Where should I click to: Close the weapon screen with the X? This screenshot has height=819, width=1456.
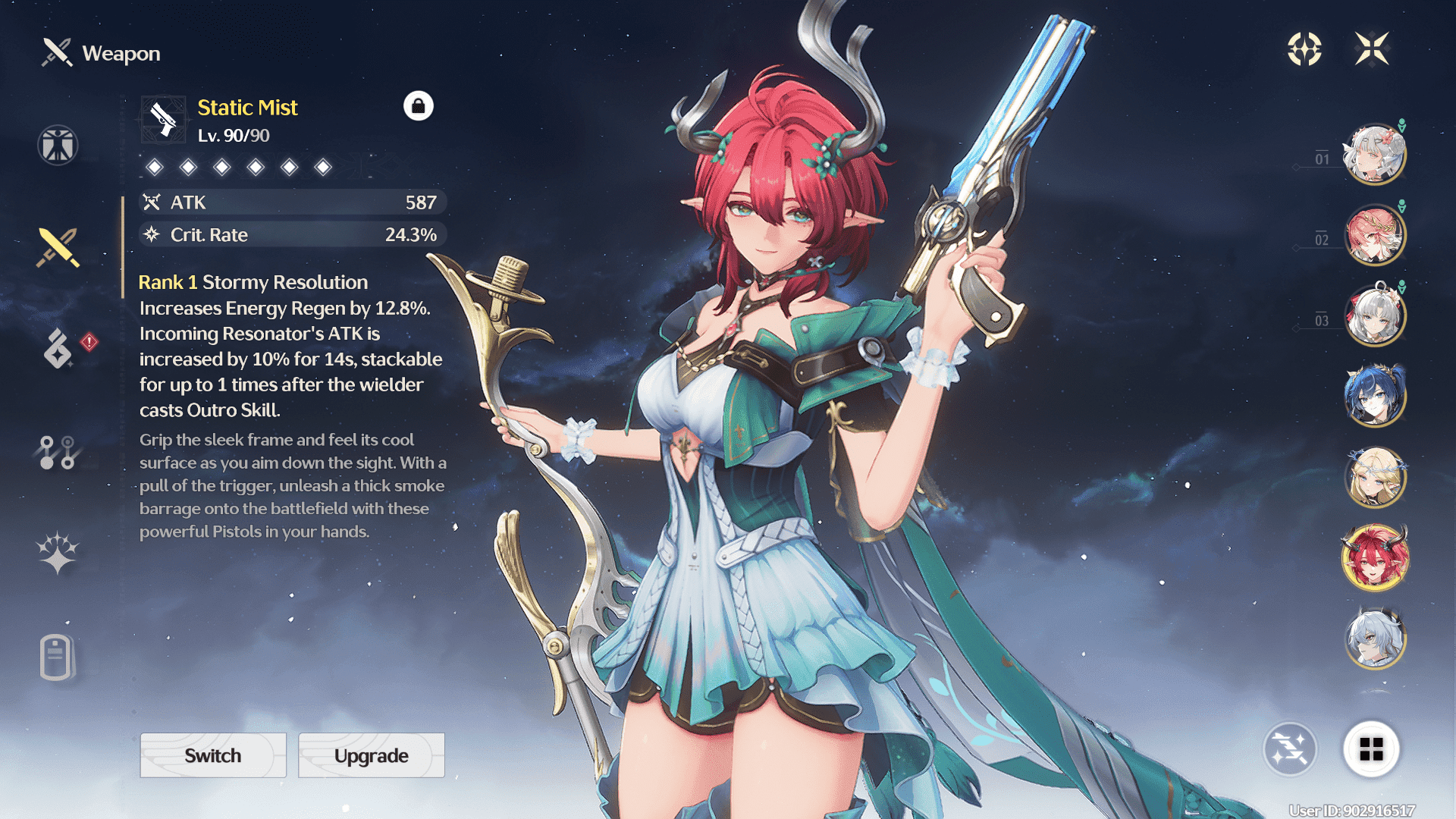1372,49
